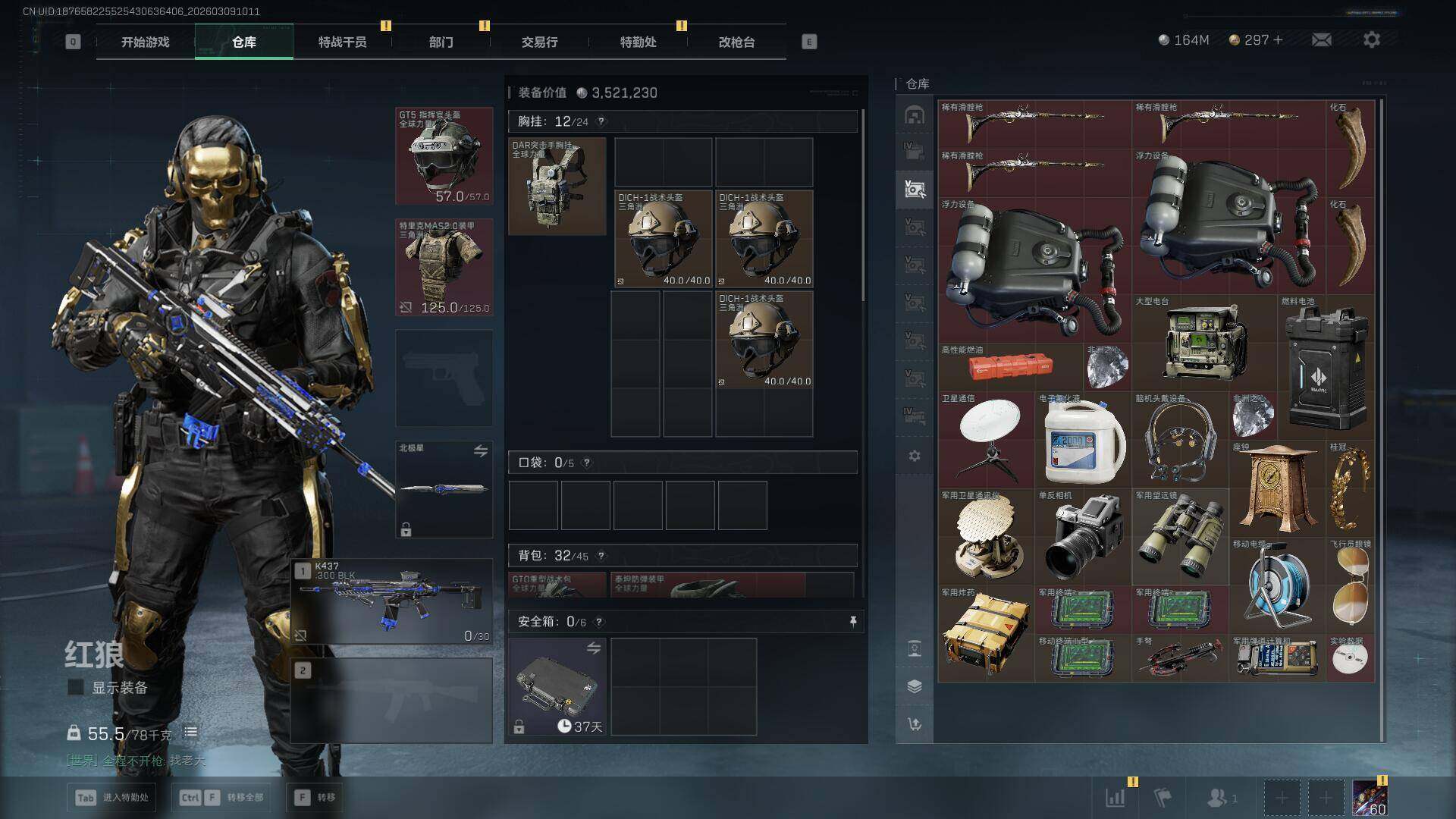The height and width of the screenshot is (819, 1456).
Task: Open the 开始游戏 start game tab
Action: (x=145, y=42)
